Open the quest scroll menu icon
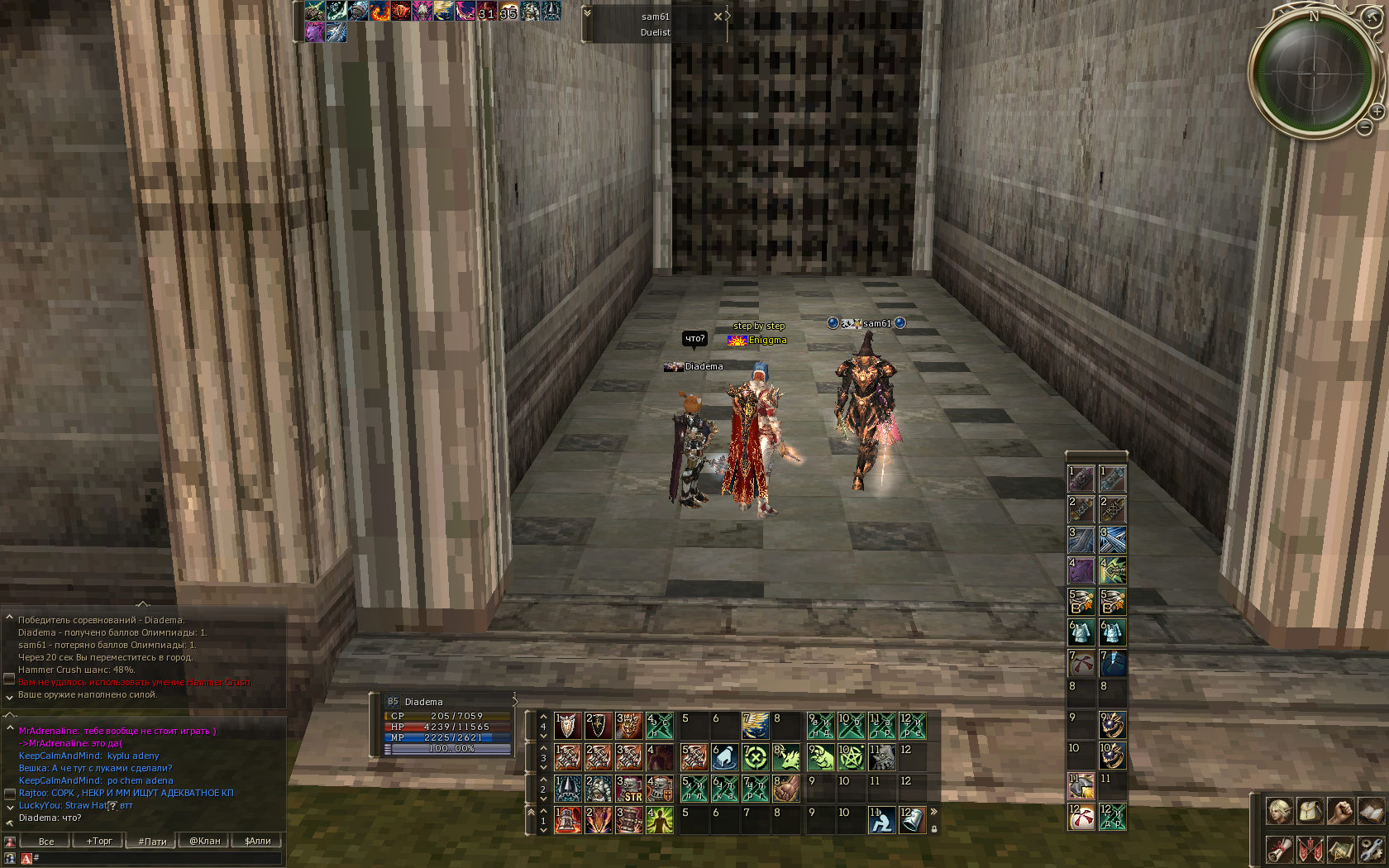The image size is (1389, 868). coord(1280,849)
